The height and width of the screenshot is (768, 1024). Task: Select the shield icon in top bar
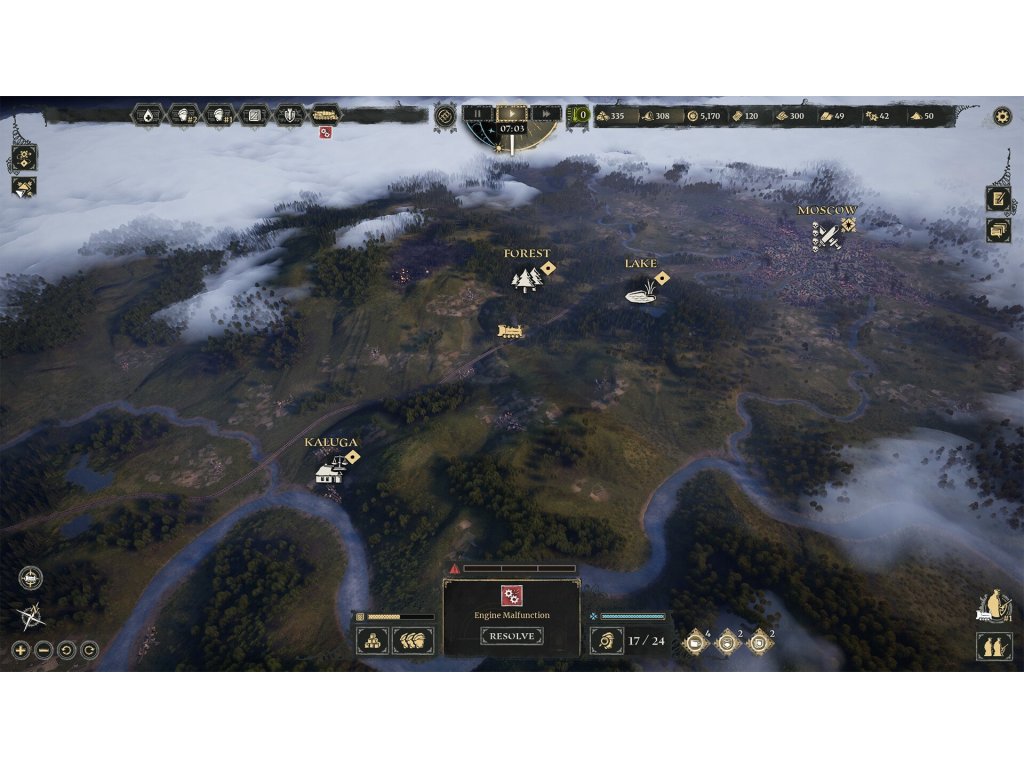click(x=289, y=115)
